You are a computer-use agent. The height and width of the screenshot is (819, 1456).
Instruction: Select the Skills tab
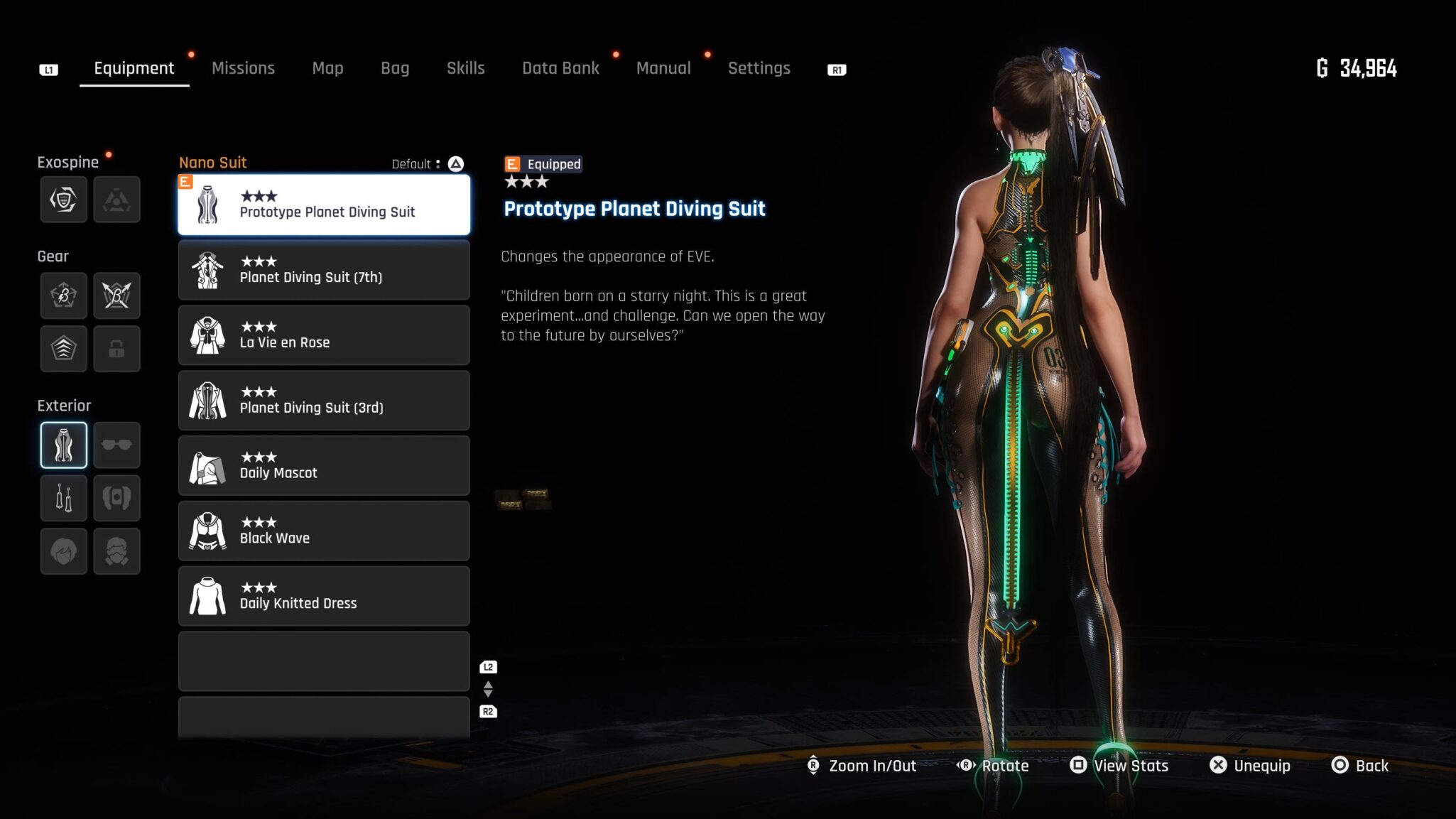pos(465,68)
